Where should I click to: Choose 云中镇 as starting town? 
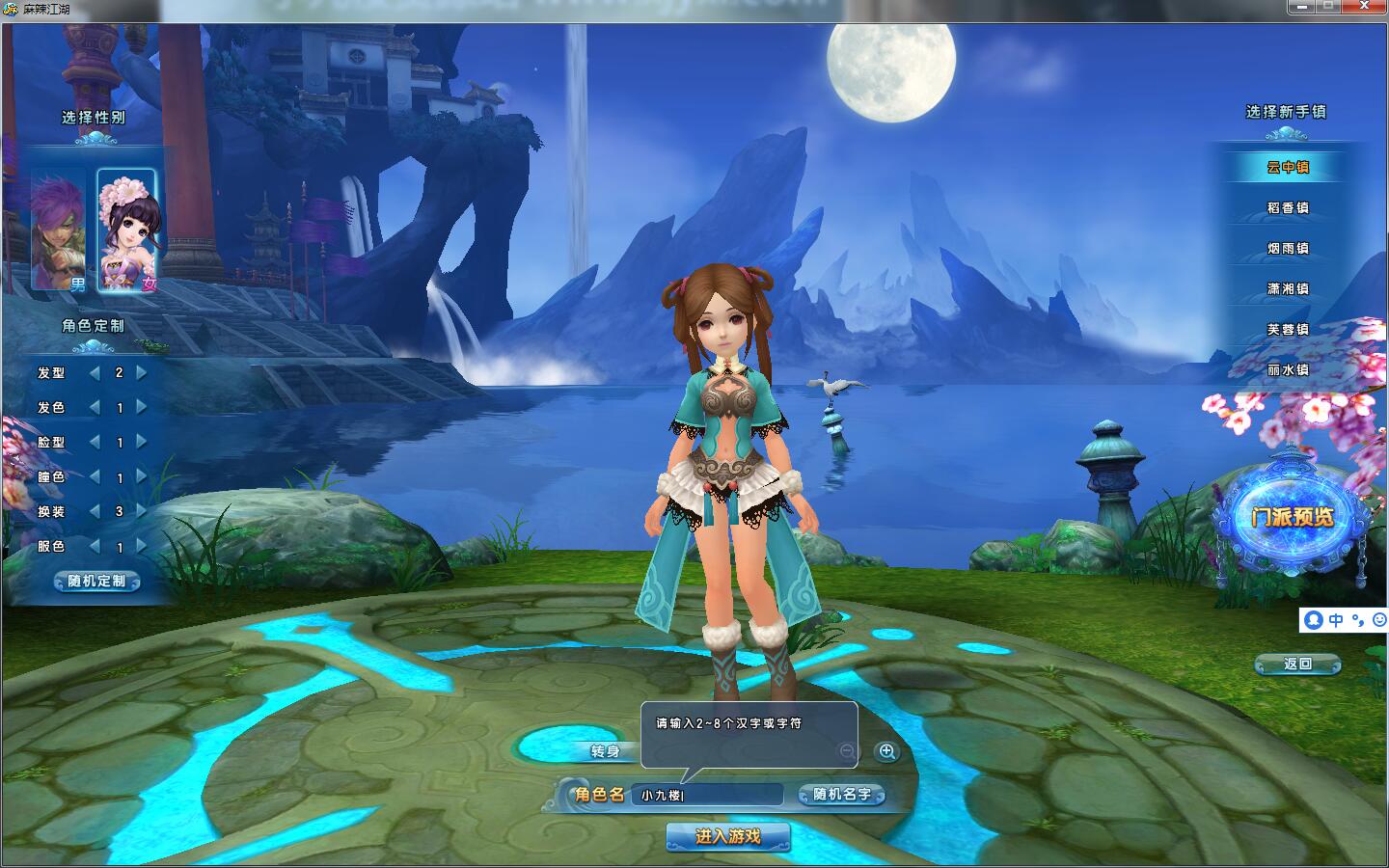point(1288,167)
